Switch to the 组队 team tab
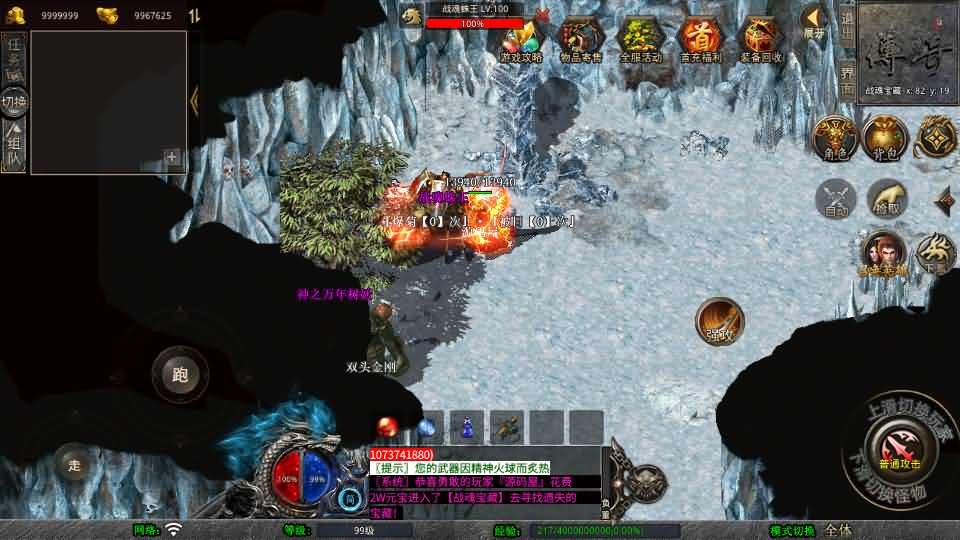The height and width of the screenshot is (540, 960). (14, 145)
